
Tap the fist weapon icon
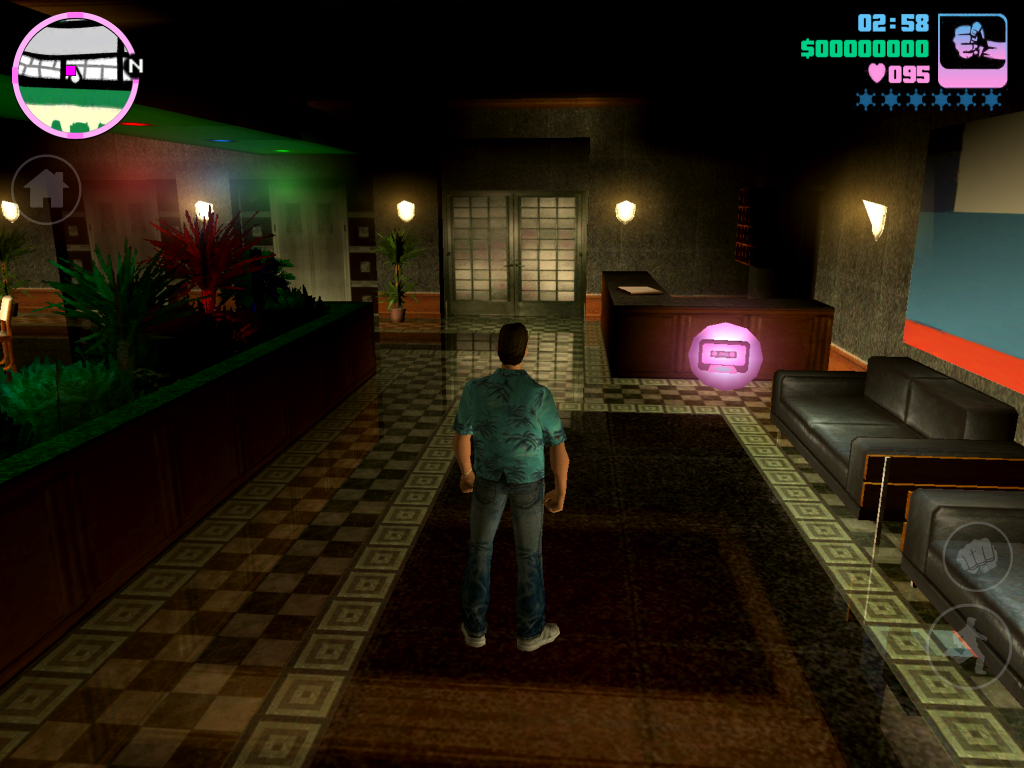[972, 50]
